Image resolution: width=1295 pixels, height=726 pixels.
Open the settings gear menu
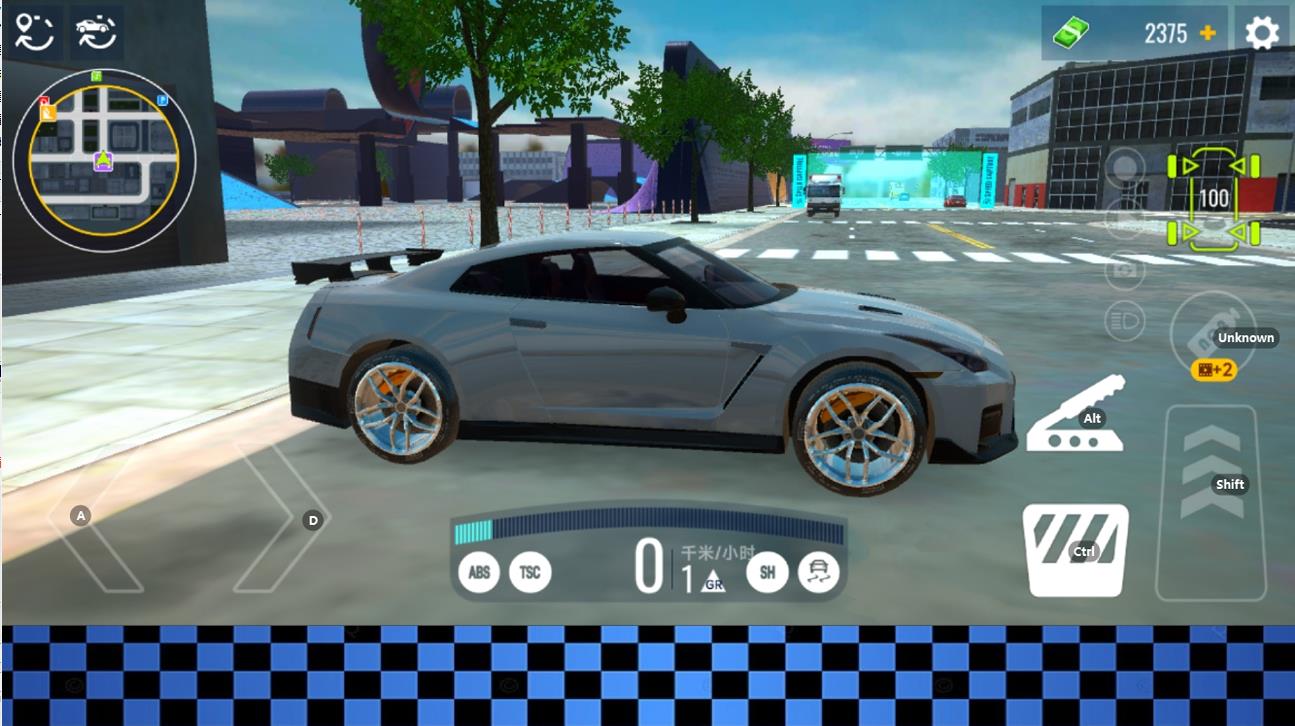click(x=1261, y=33)
